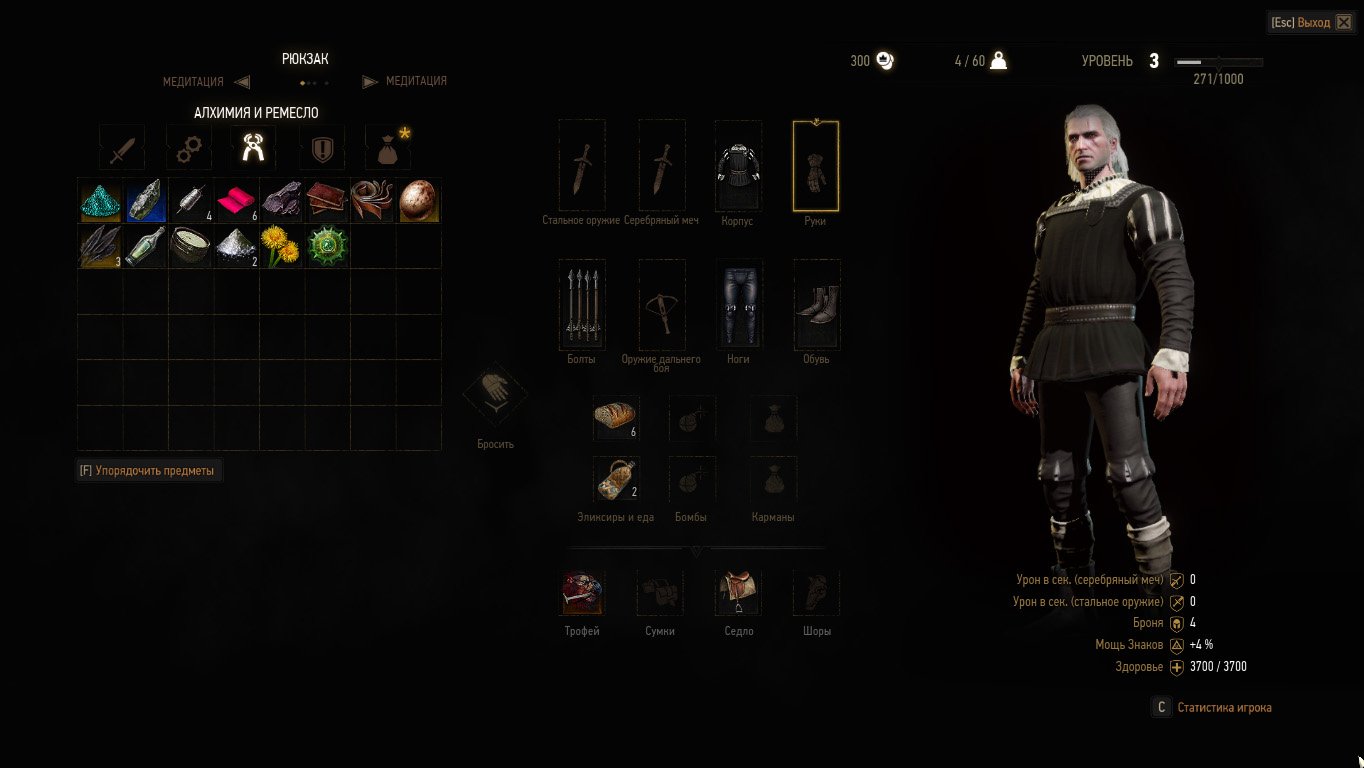Open the sack miscellaneous tab
Screen dimensions: 1364x768
tap(387, 149)
